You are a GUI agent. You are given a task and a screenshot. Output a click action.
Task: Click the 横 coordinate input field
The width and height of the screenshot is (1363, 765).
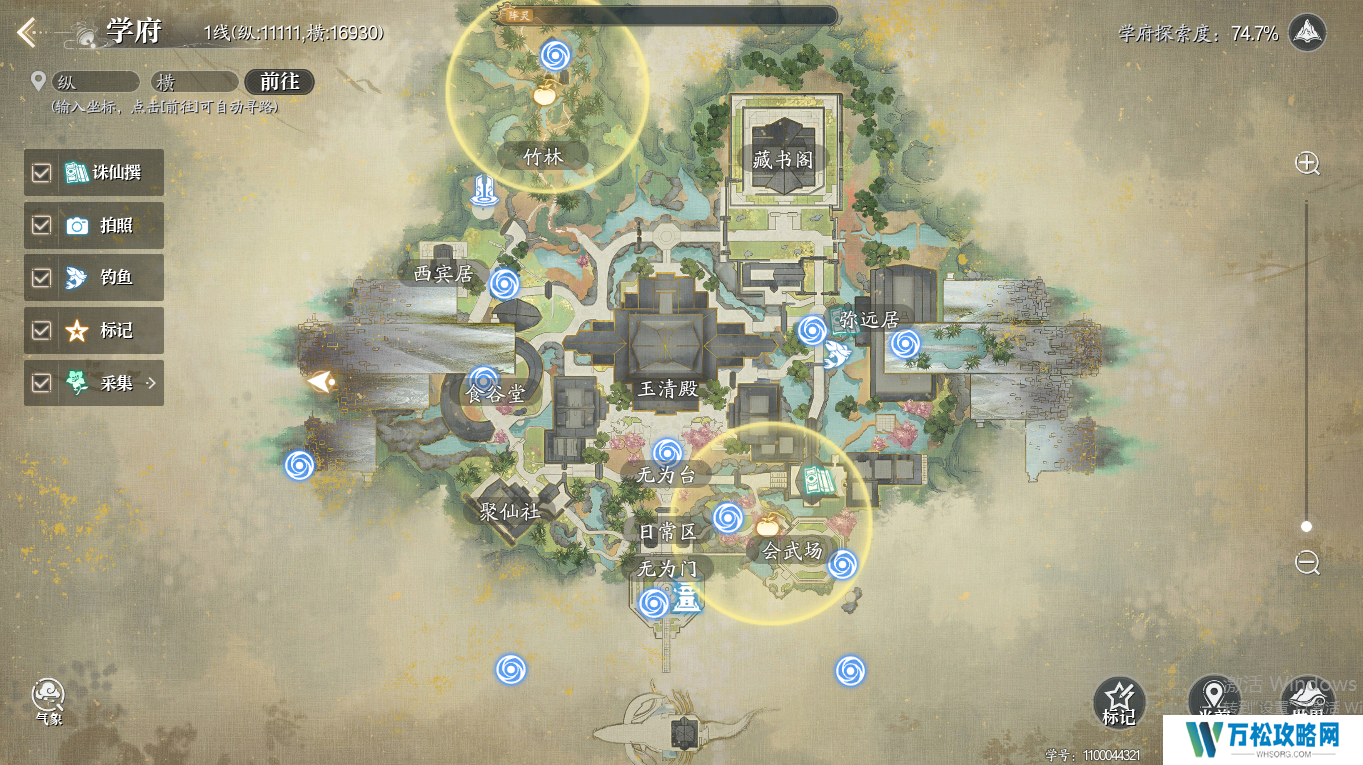195,82
